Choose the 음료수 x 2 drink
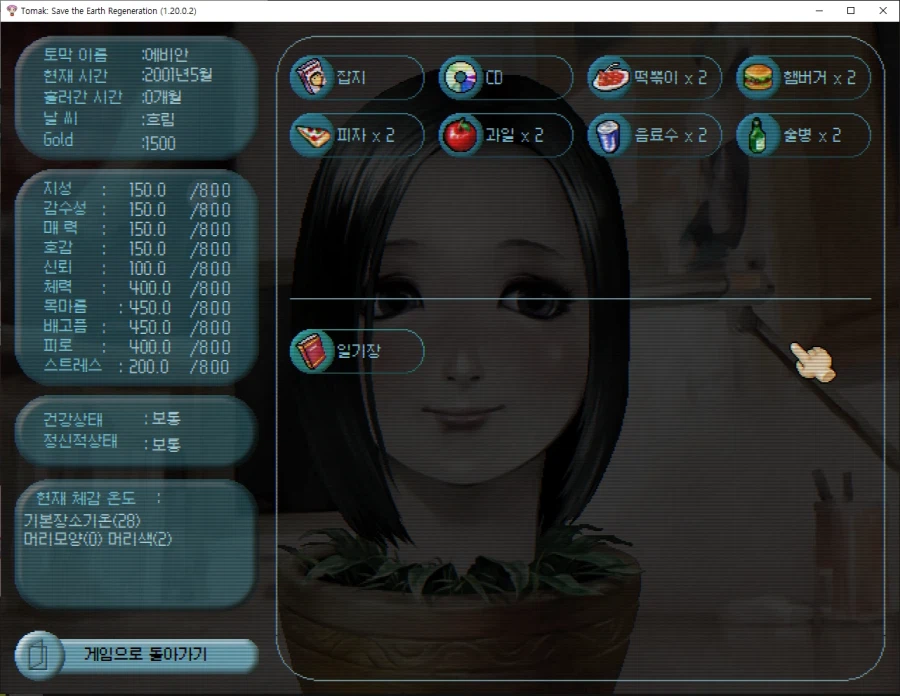 coord(654,135)
